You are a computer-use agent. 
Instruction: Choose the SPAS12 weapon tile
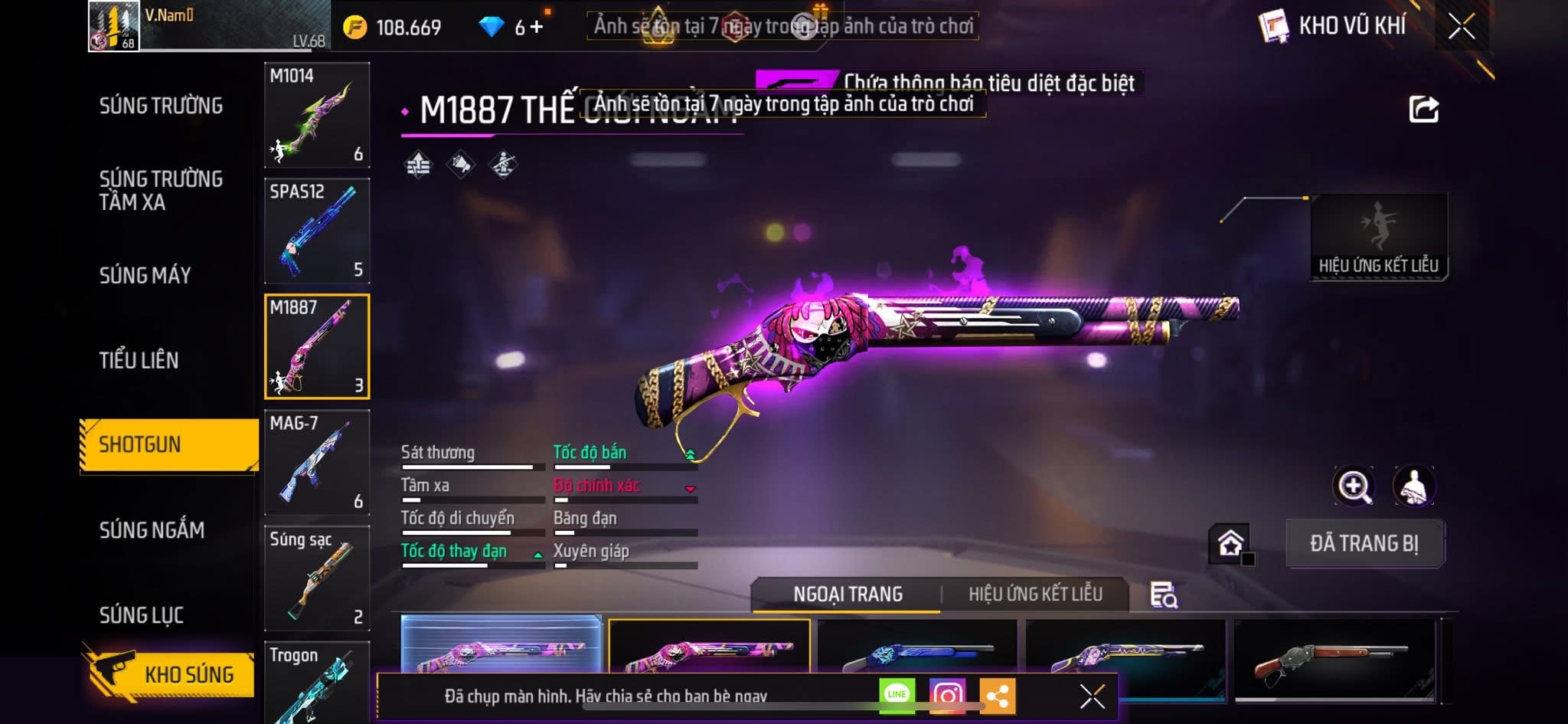(317, 231)
